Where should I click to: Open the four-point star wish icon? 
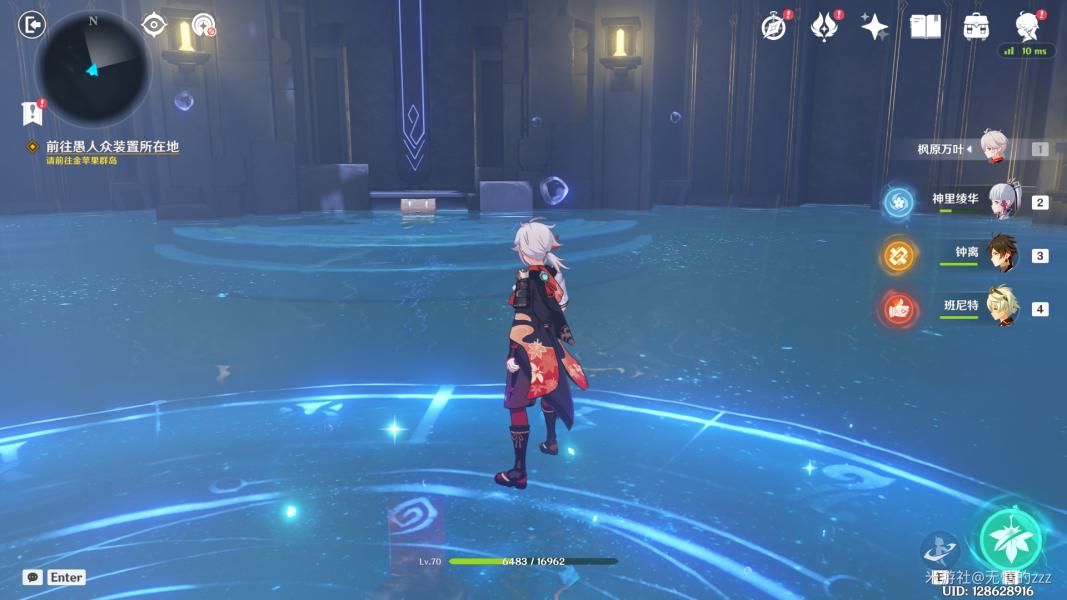pyautogui.click(x=875, y=27)
